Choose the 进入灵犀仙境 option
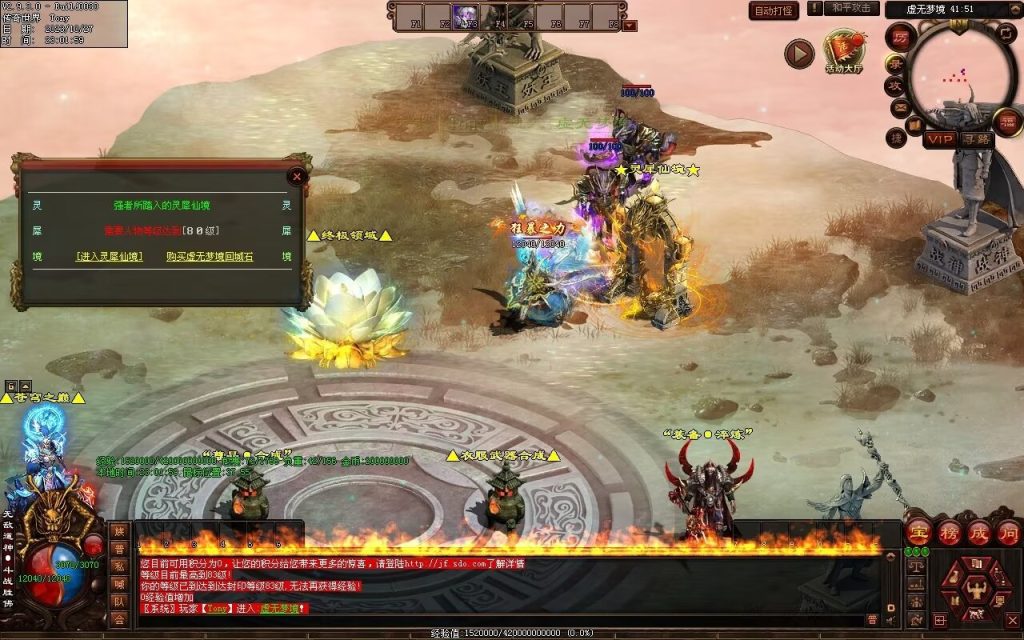 pyautogui.click(x=109, y=257)
